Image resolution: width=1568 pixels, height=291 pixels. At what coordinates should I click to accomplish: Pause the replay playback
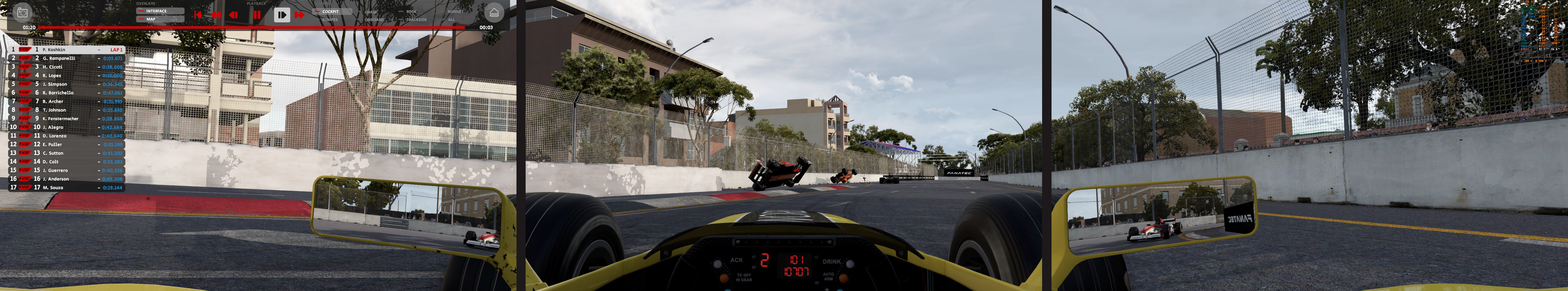click(257, 15)
